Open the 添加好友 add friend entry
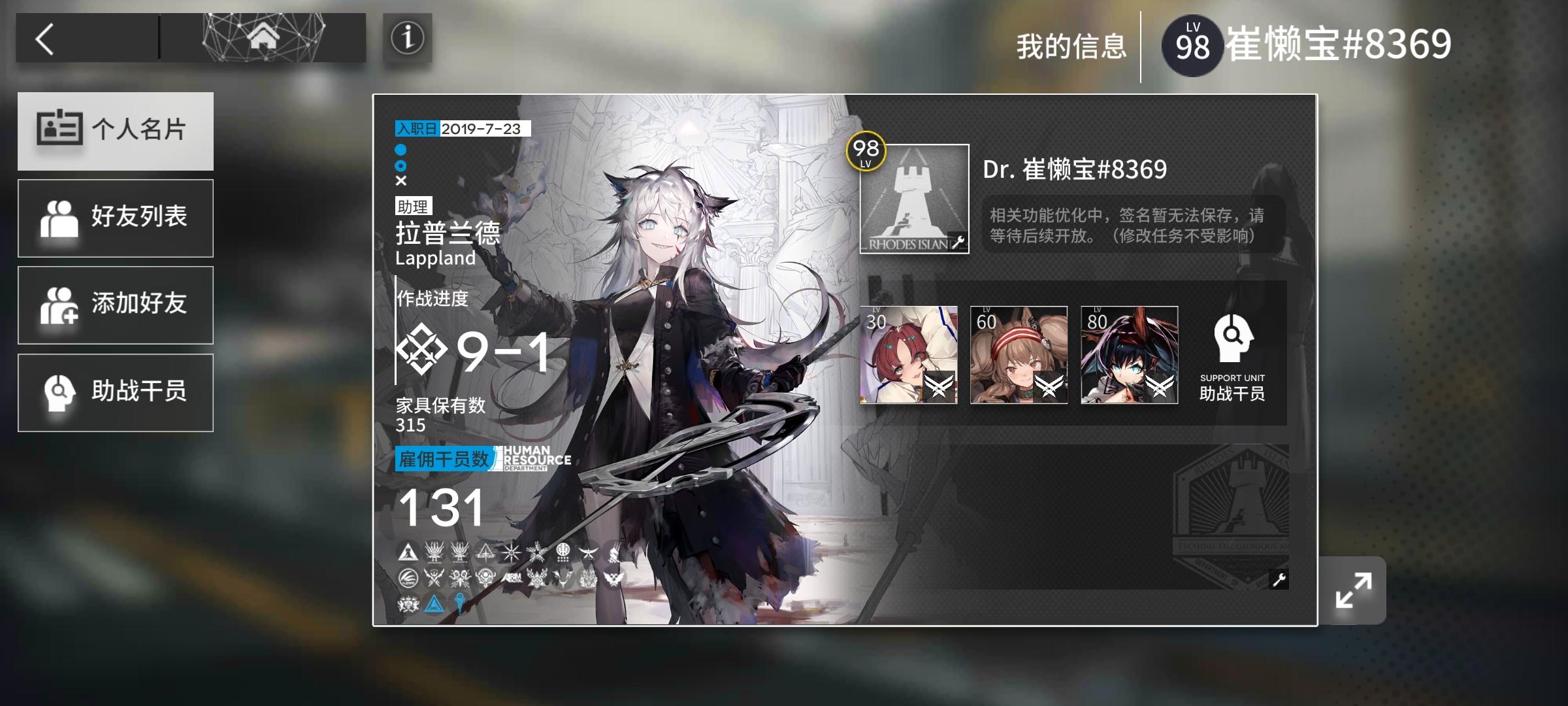The height and width of the screenshot is (706, 1568). [115, 305]
